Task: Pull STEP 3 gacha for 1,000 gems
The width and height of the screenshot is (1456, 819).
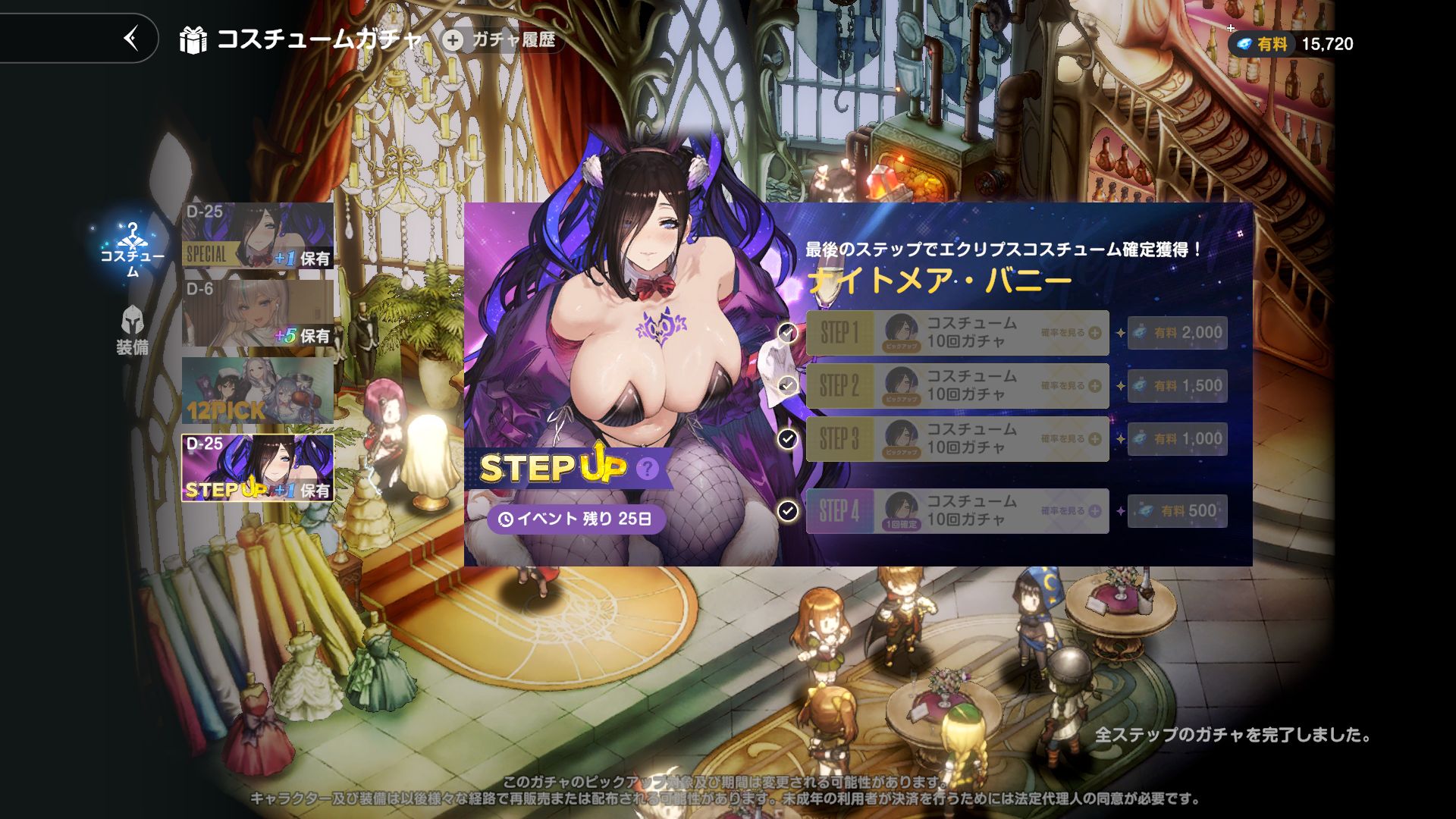Action: click(1177, 439)
